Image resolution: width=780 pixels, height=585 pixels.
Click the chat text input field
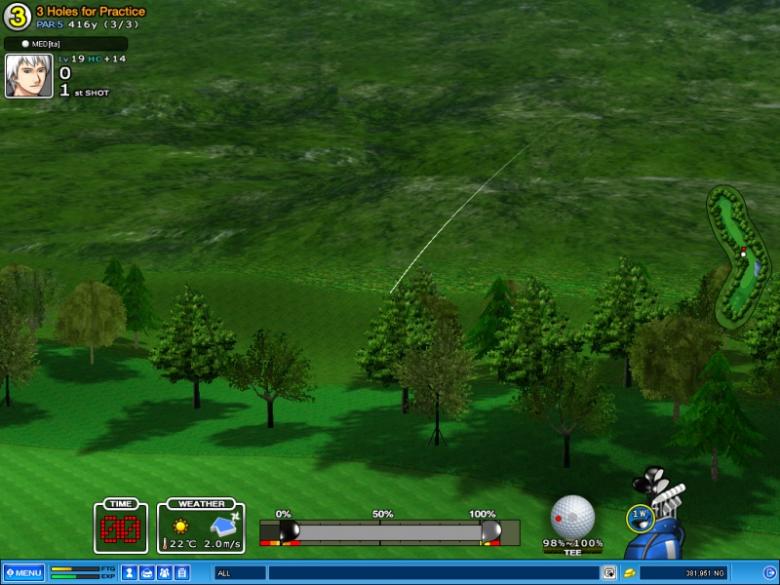[x=434, y=573]
